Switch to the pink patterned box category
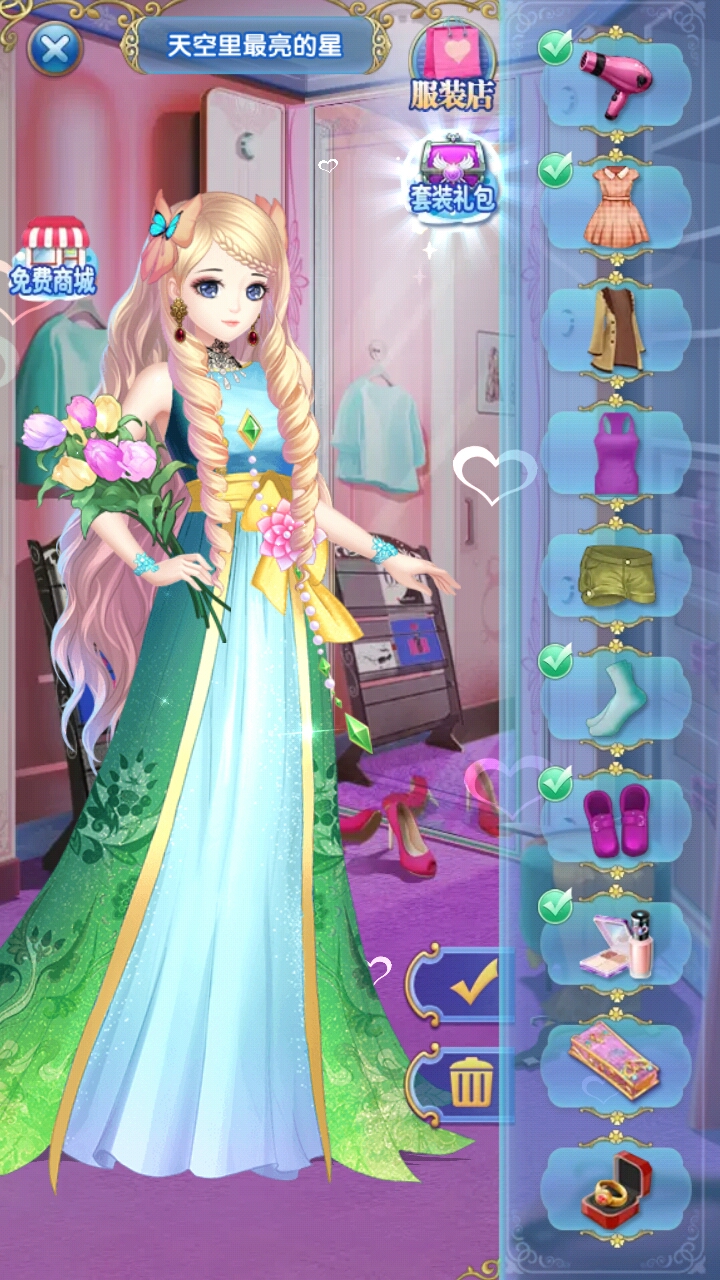The image size is (720, 1280). pyautogui.click(x=614, y=1064)
